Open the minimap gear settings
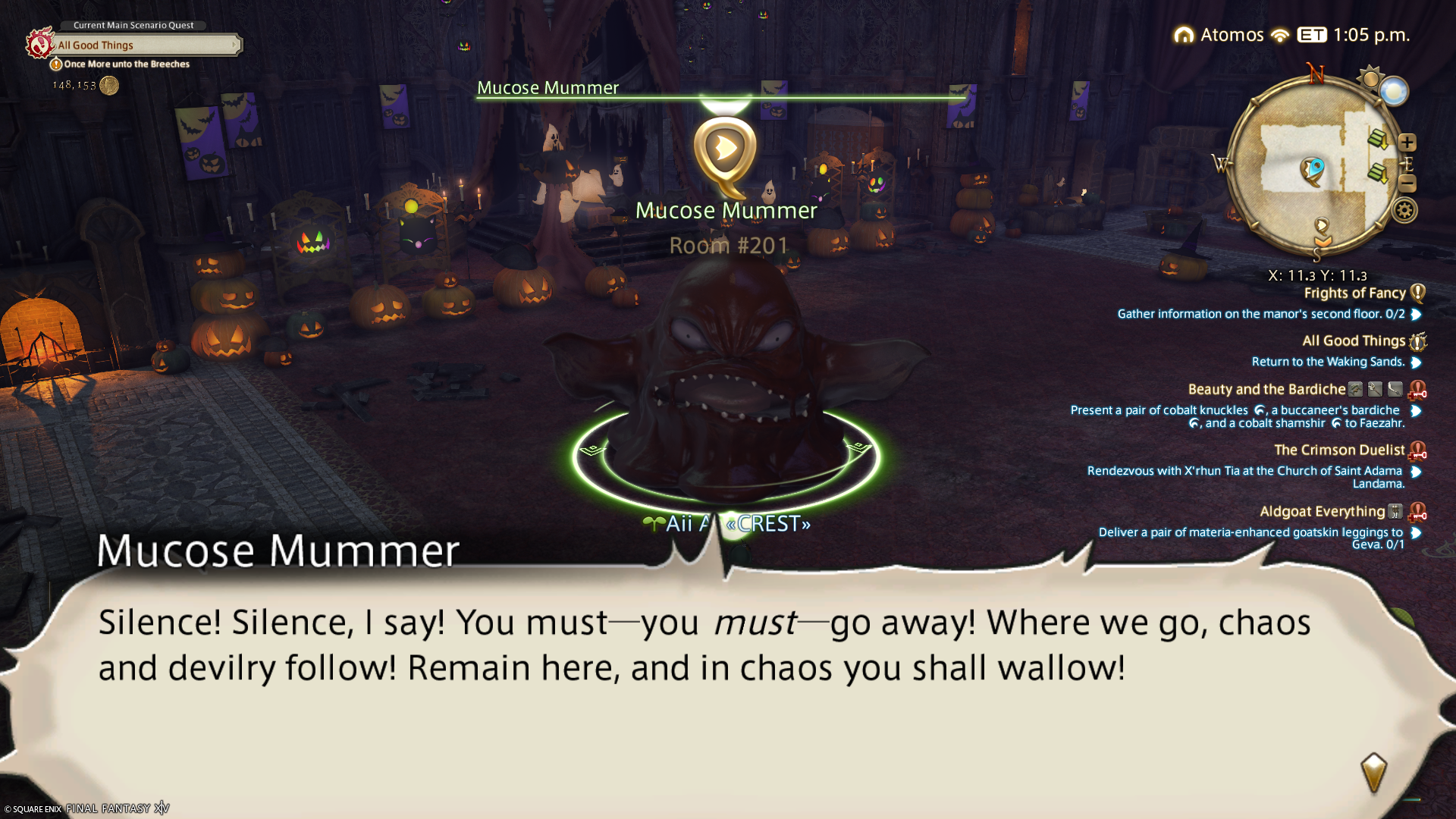This screenshot has width=1456, height=819. [x=1404, y=211]
